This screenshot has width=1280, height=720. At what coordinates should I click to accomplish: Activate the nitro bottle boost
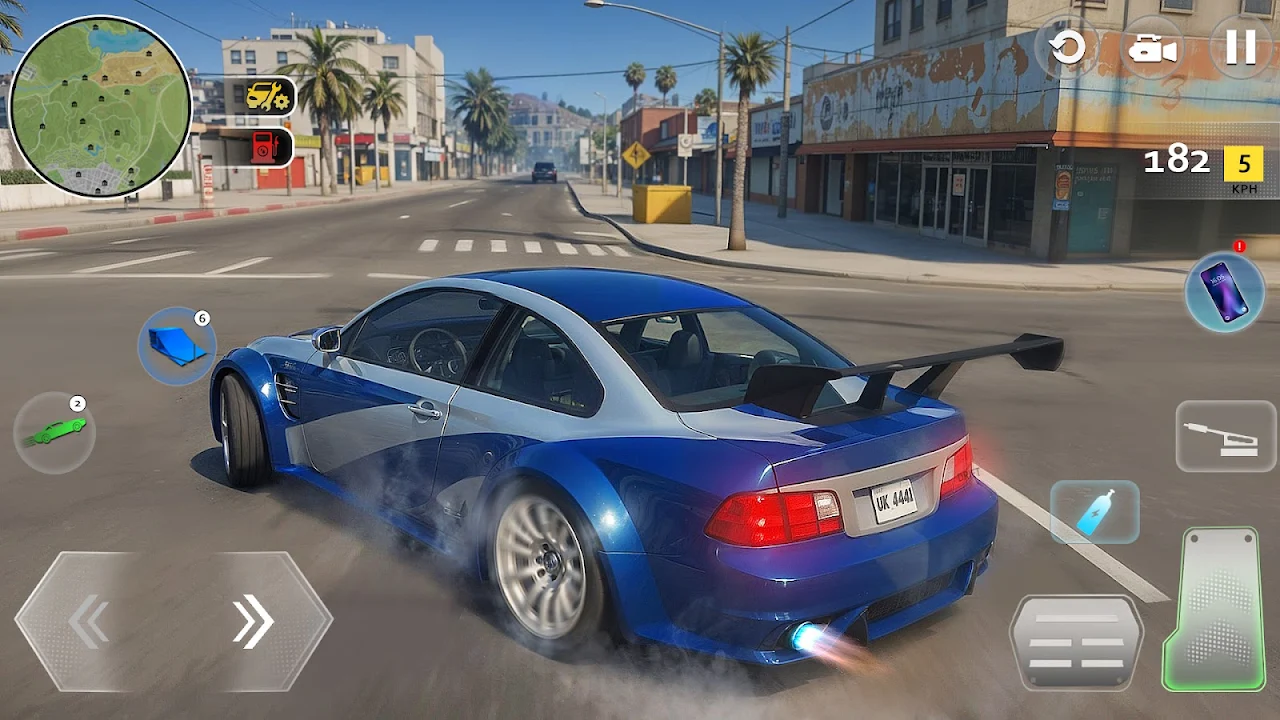coord(1094,512)
